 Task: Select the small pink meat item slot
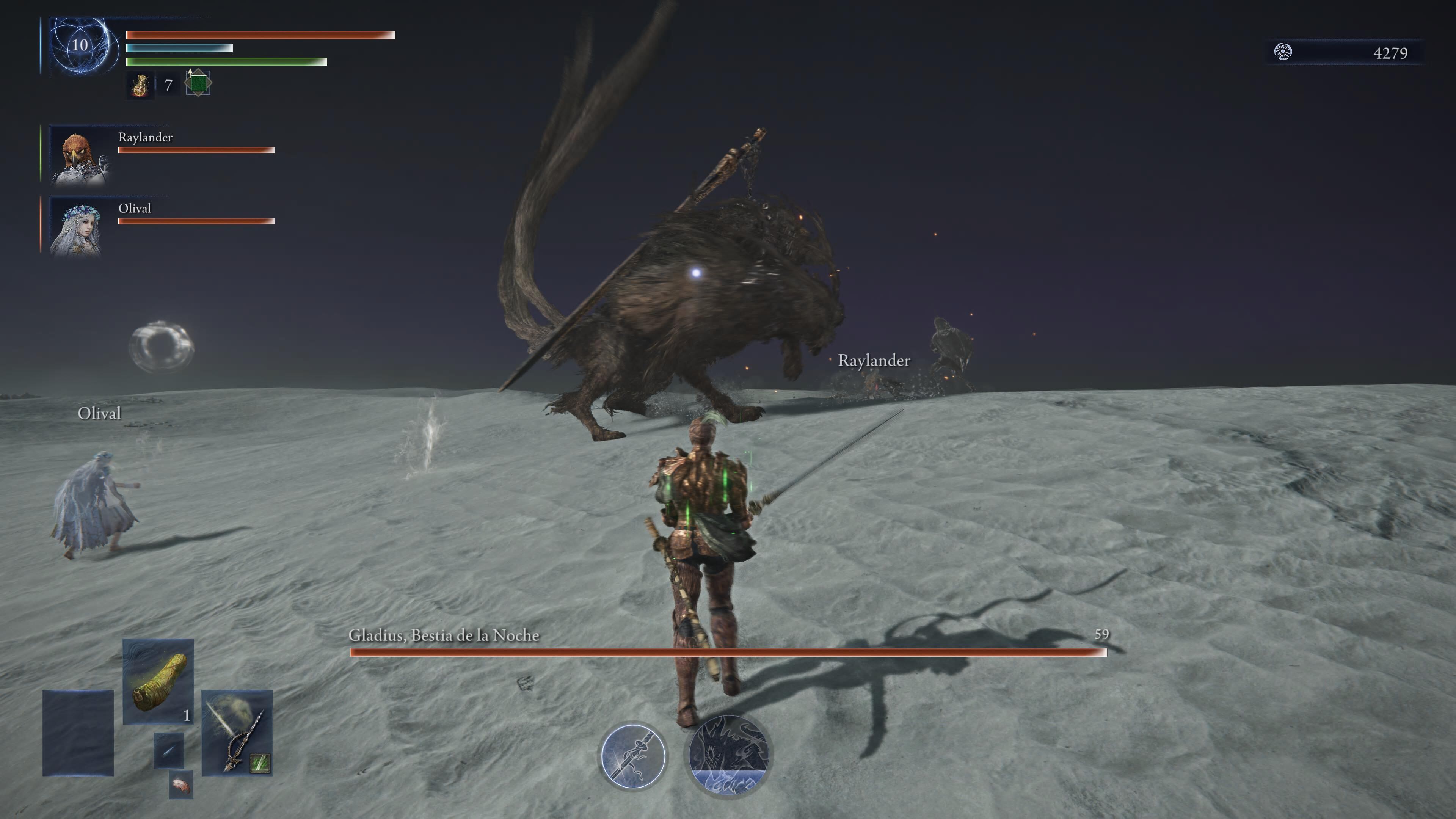(x=181, y=785)
